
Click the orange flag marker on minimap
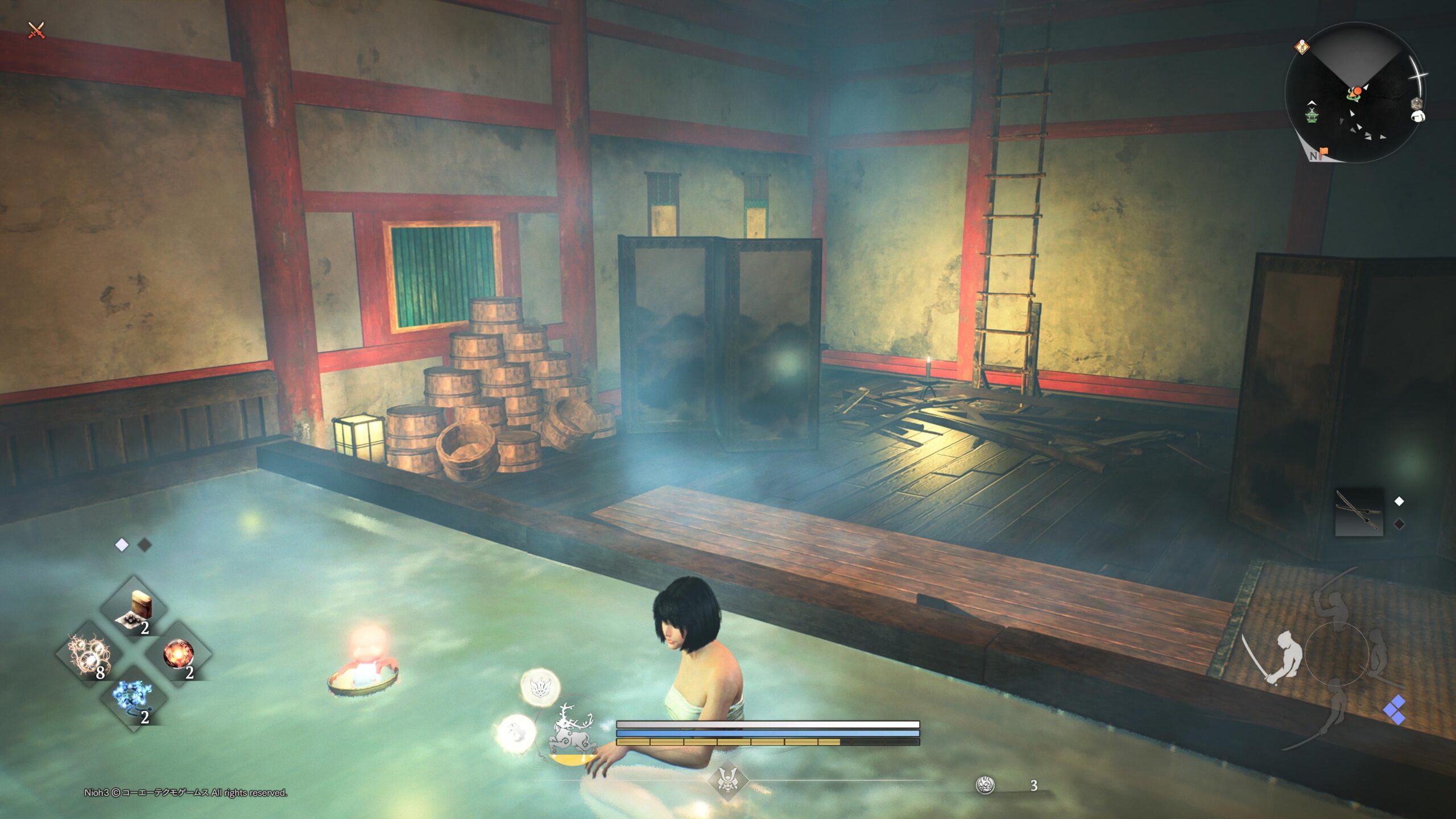(1323, 152)
